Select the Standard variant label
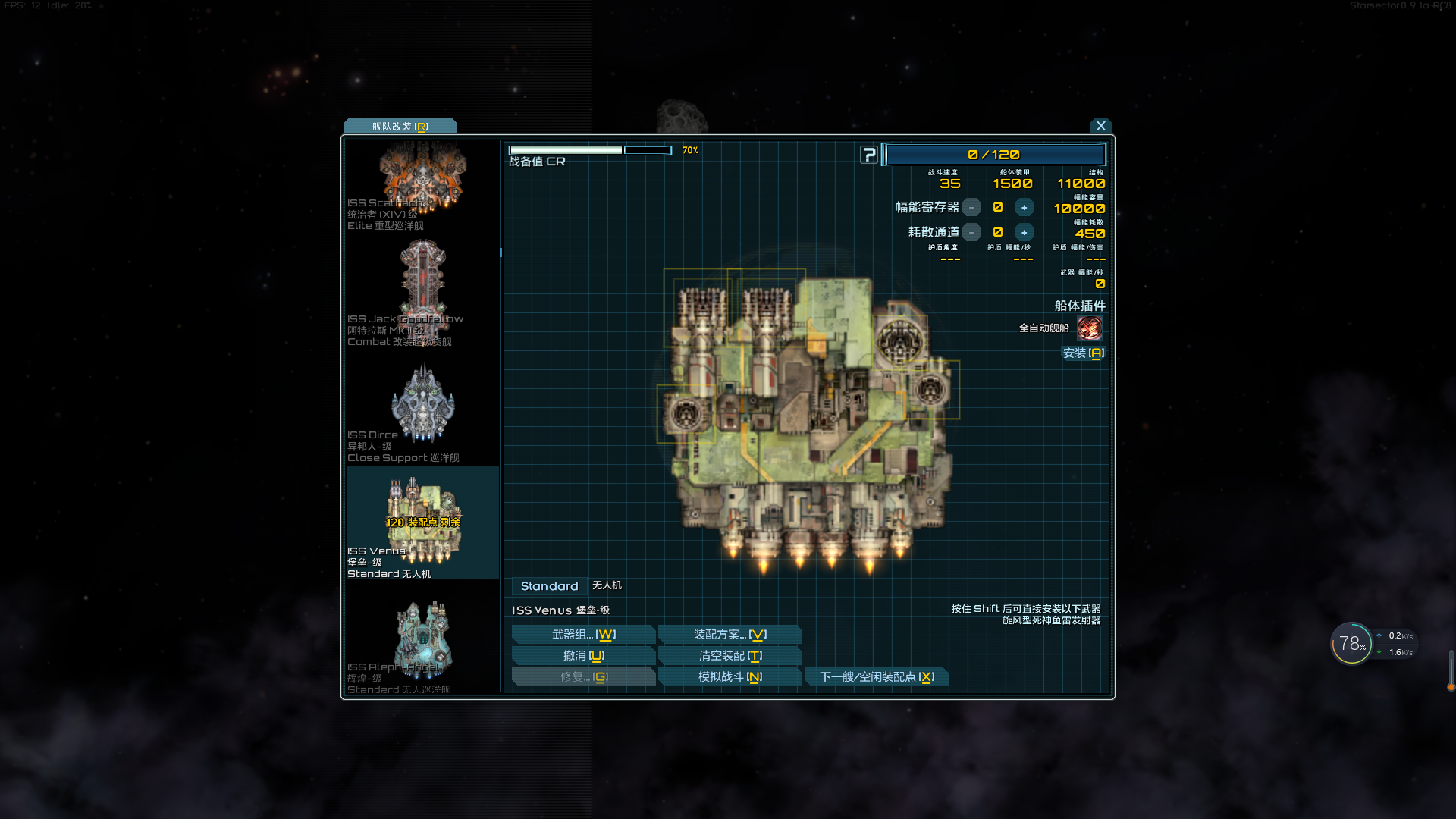1456x819 pixels. tap(549, 586)
